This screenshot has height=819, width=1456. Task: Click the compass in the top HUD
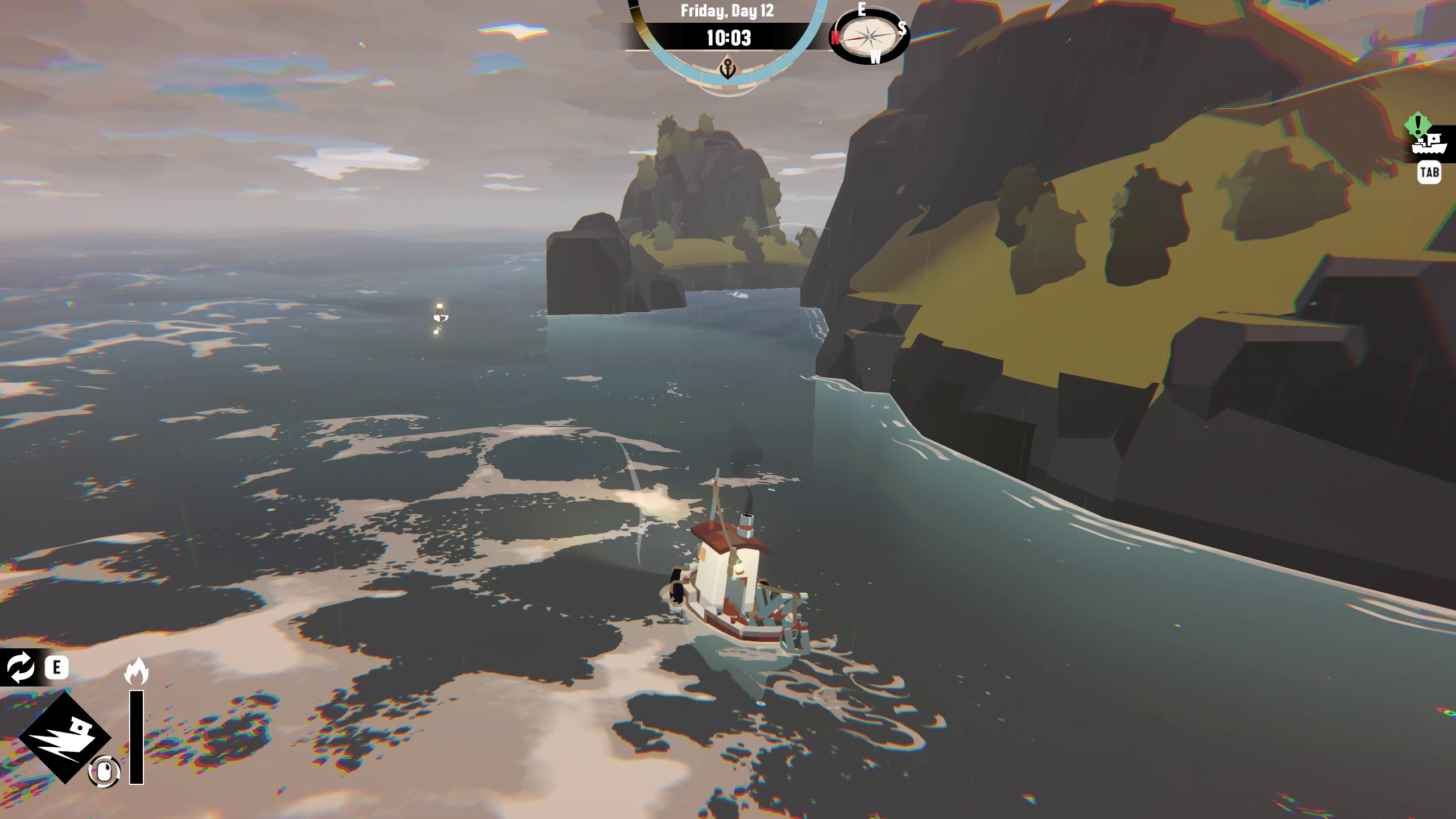tap(868, 36)
